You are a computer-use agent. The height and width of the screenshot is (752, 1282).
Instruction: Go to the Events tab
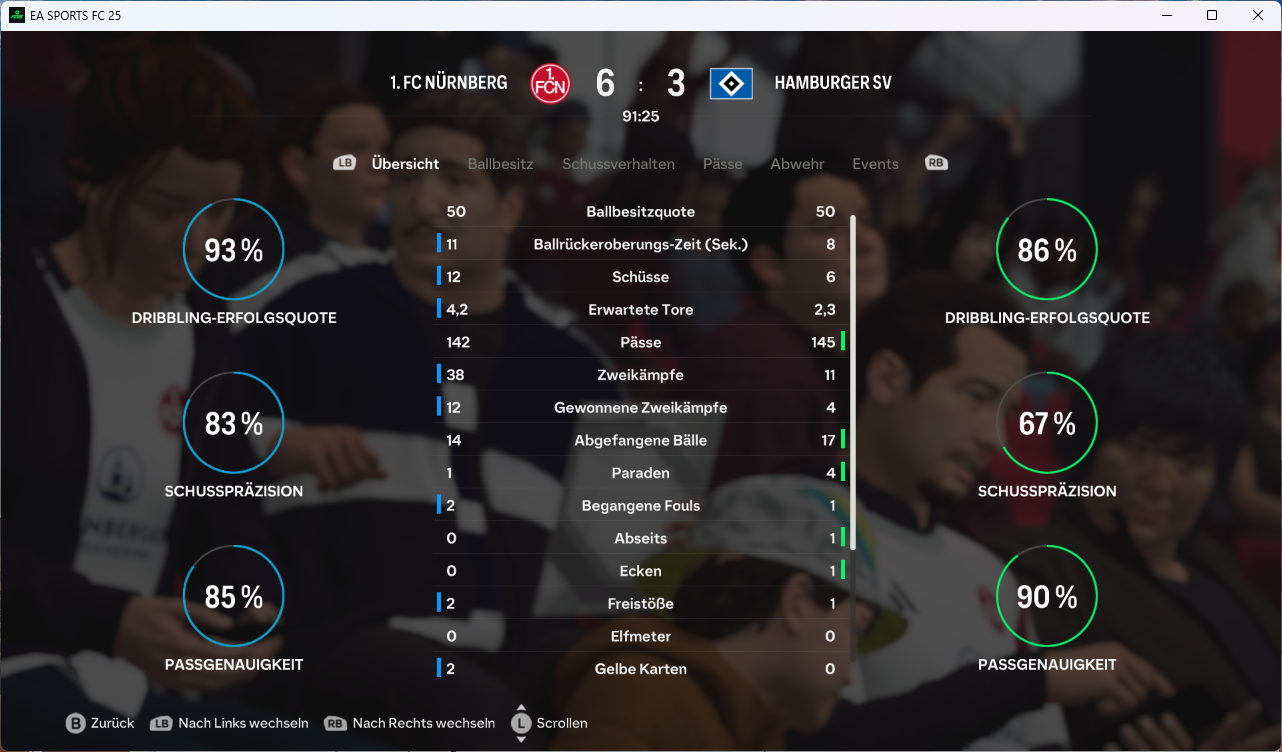[x=875, y=164]
